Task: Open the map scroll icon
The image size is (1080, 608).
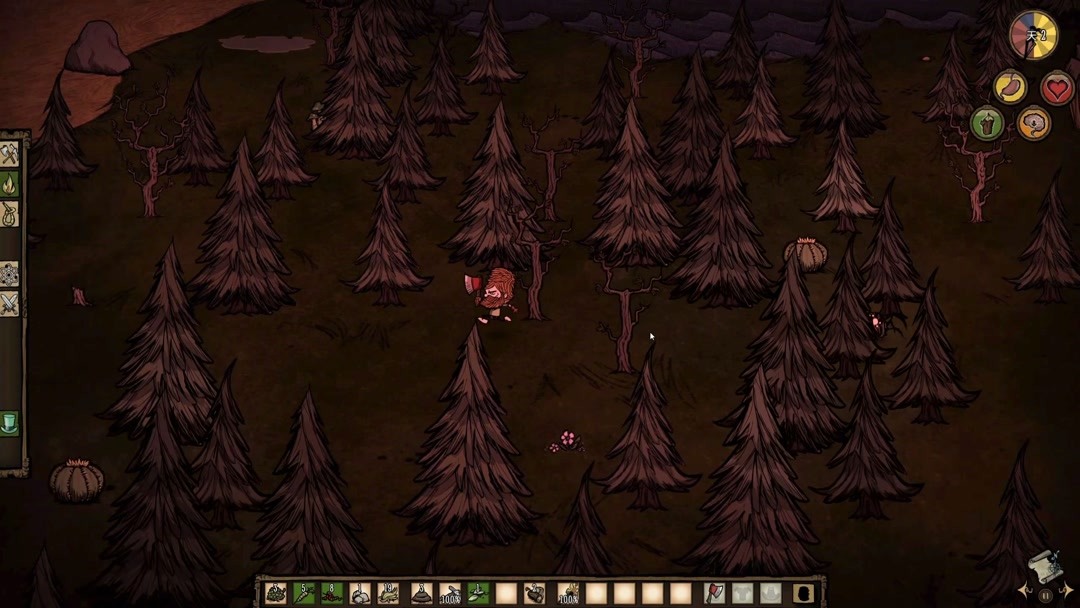Action: (x=1044, y=566)
